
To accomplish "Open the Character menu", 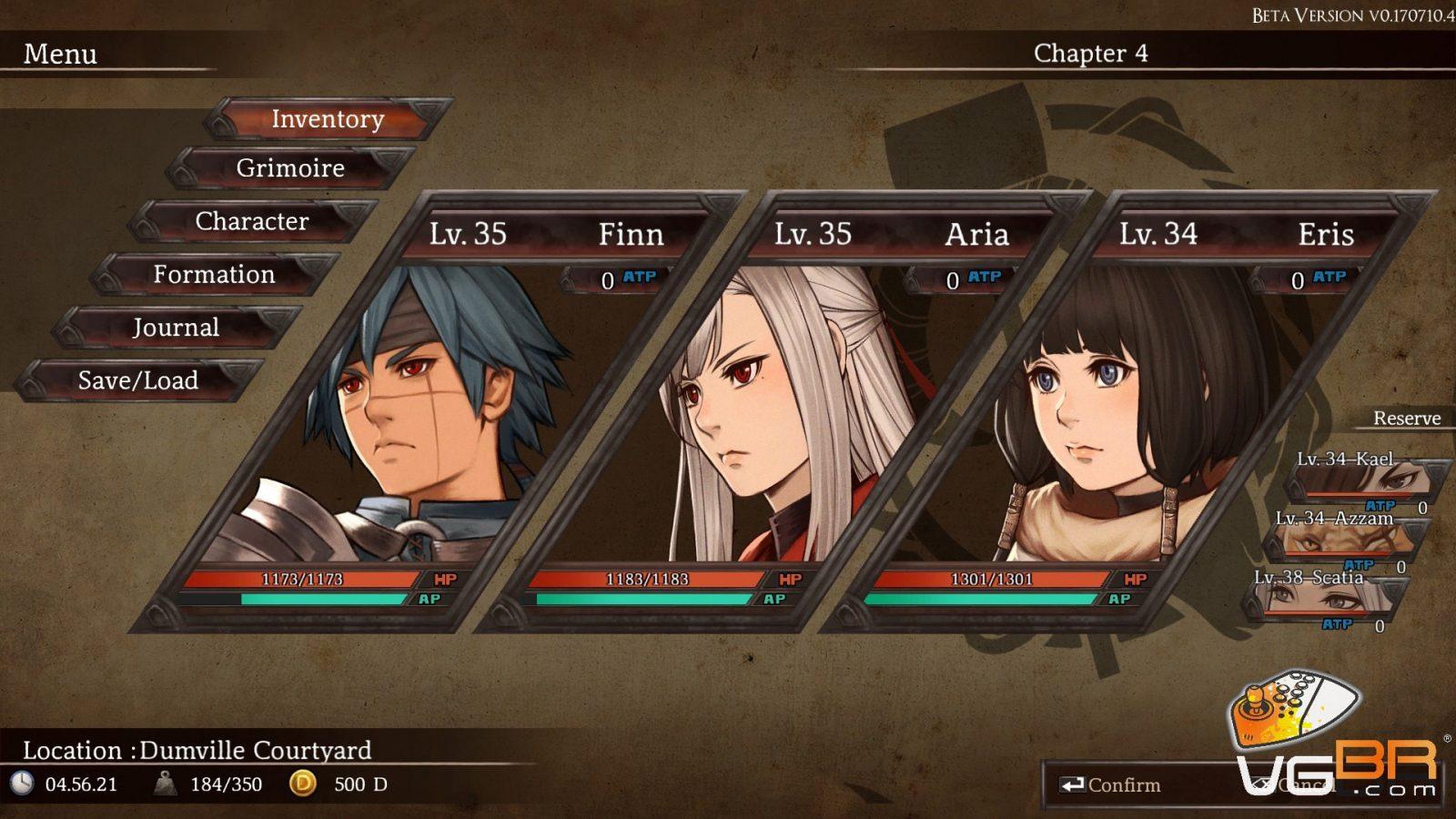I will pyautogui.click(x=252, y=221).
